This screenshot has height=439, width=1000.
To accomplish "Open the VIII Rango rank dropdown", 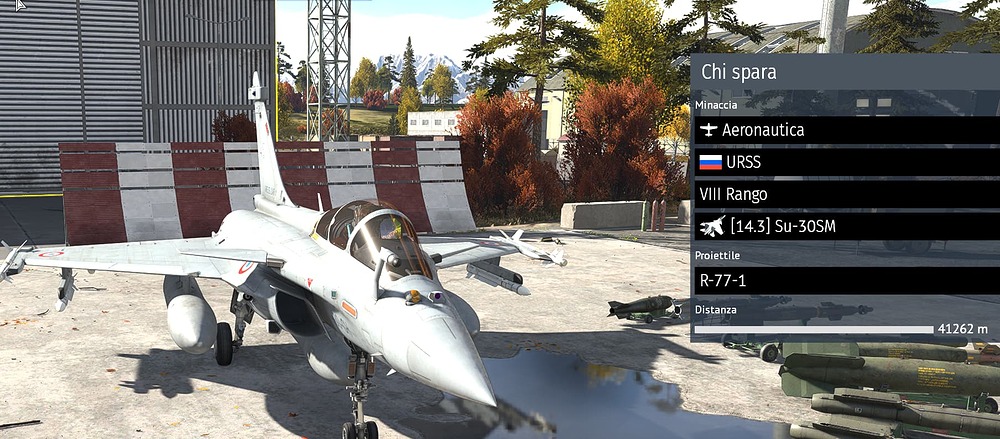I will pyautogui.click(x=845, y=194).
